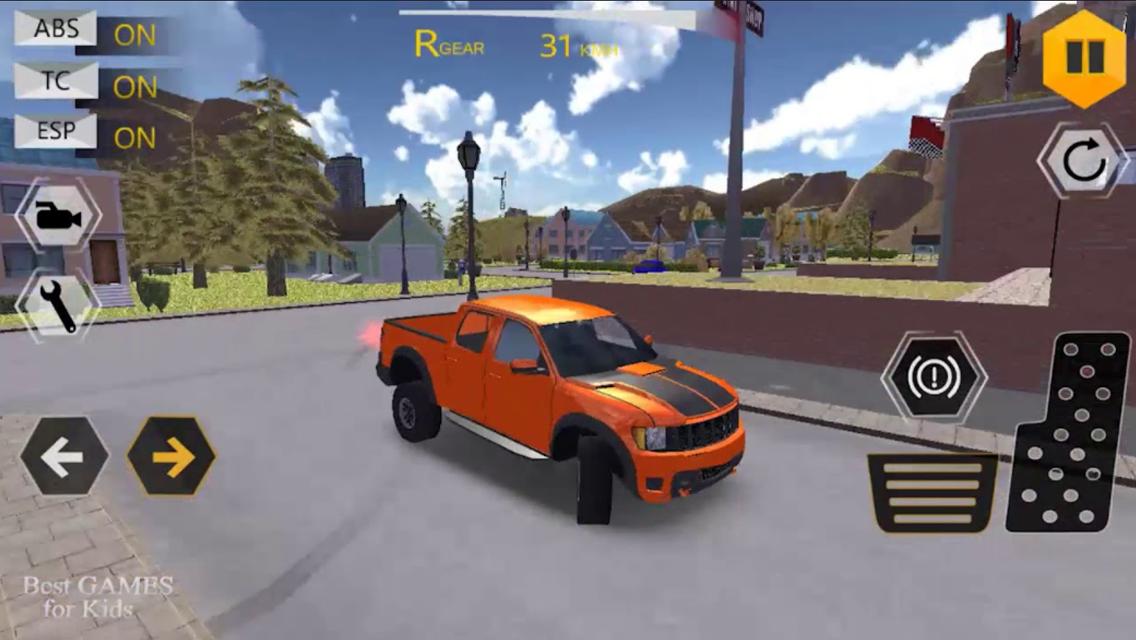Tap the brake pedal
The height and width of the screenshot is (640, 1136).
pyautogui.click(x=932, y=492)
